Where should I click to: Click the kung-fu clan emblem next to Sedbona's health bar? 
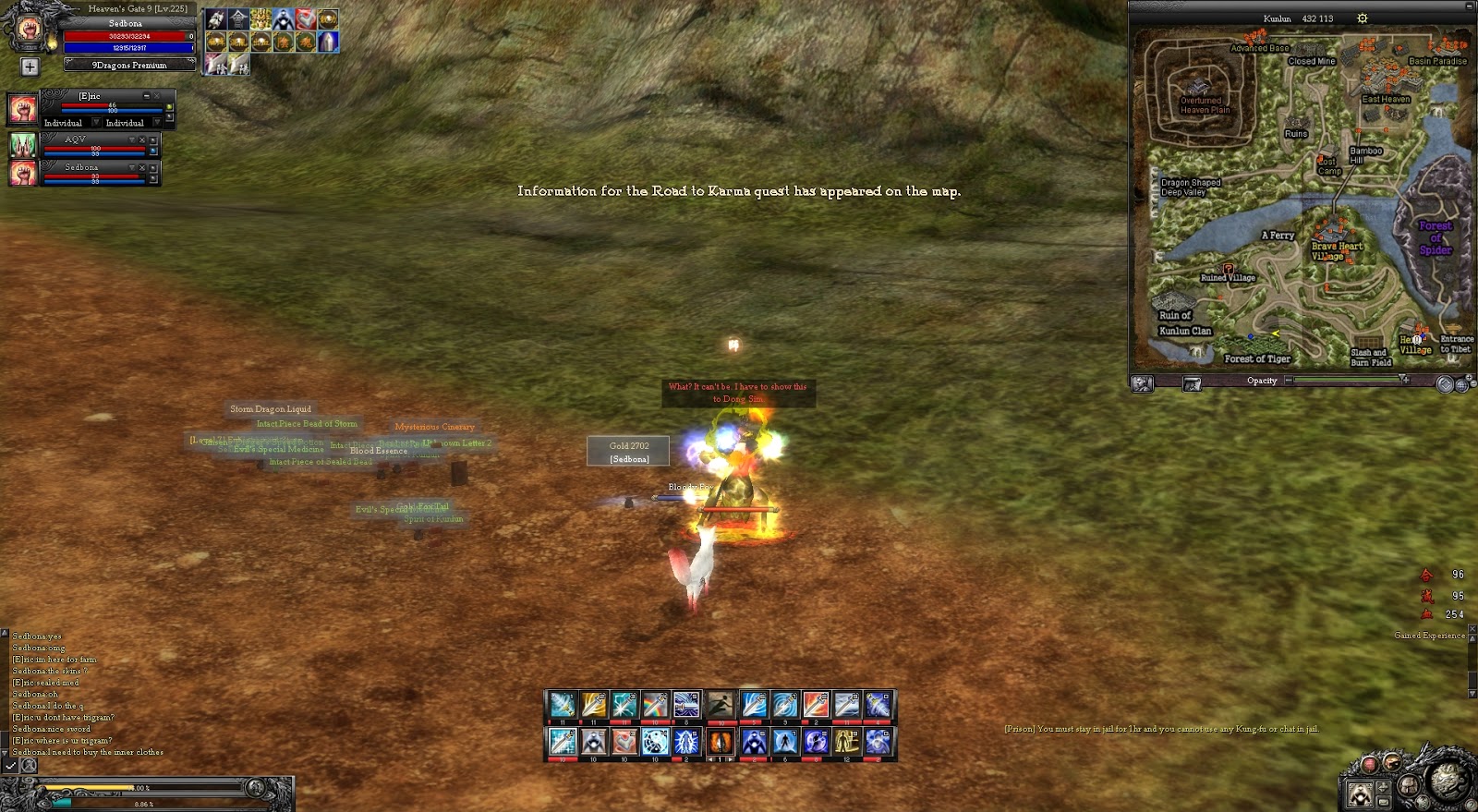pos(23,174)
